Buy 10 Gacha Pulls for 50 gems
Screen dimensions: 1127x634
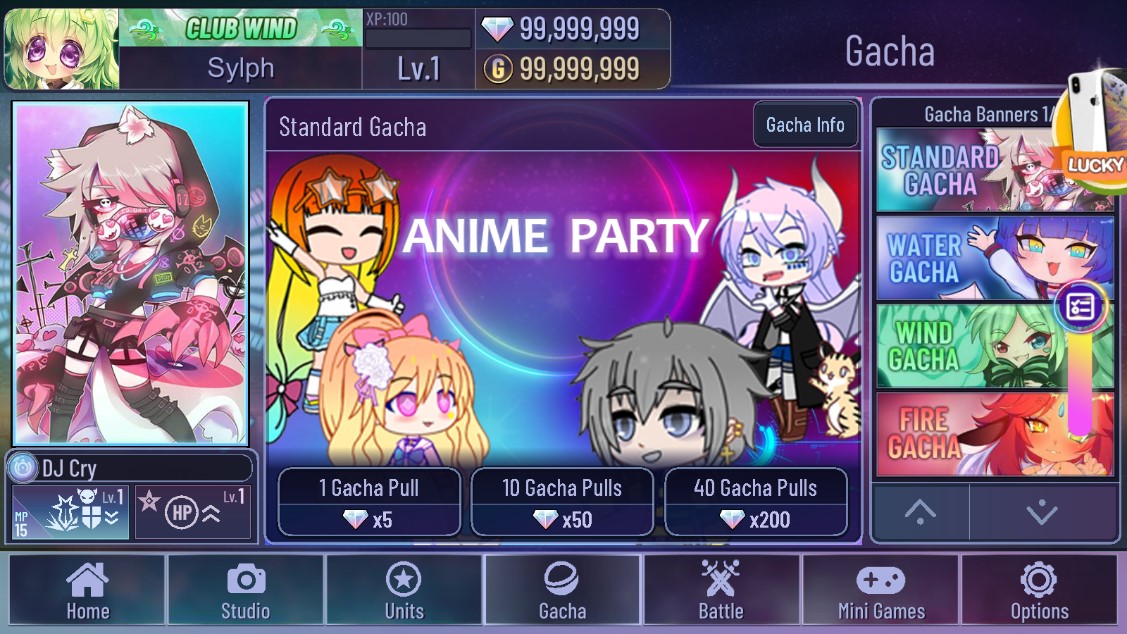pyautogui.click(x=562, y=502)
